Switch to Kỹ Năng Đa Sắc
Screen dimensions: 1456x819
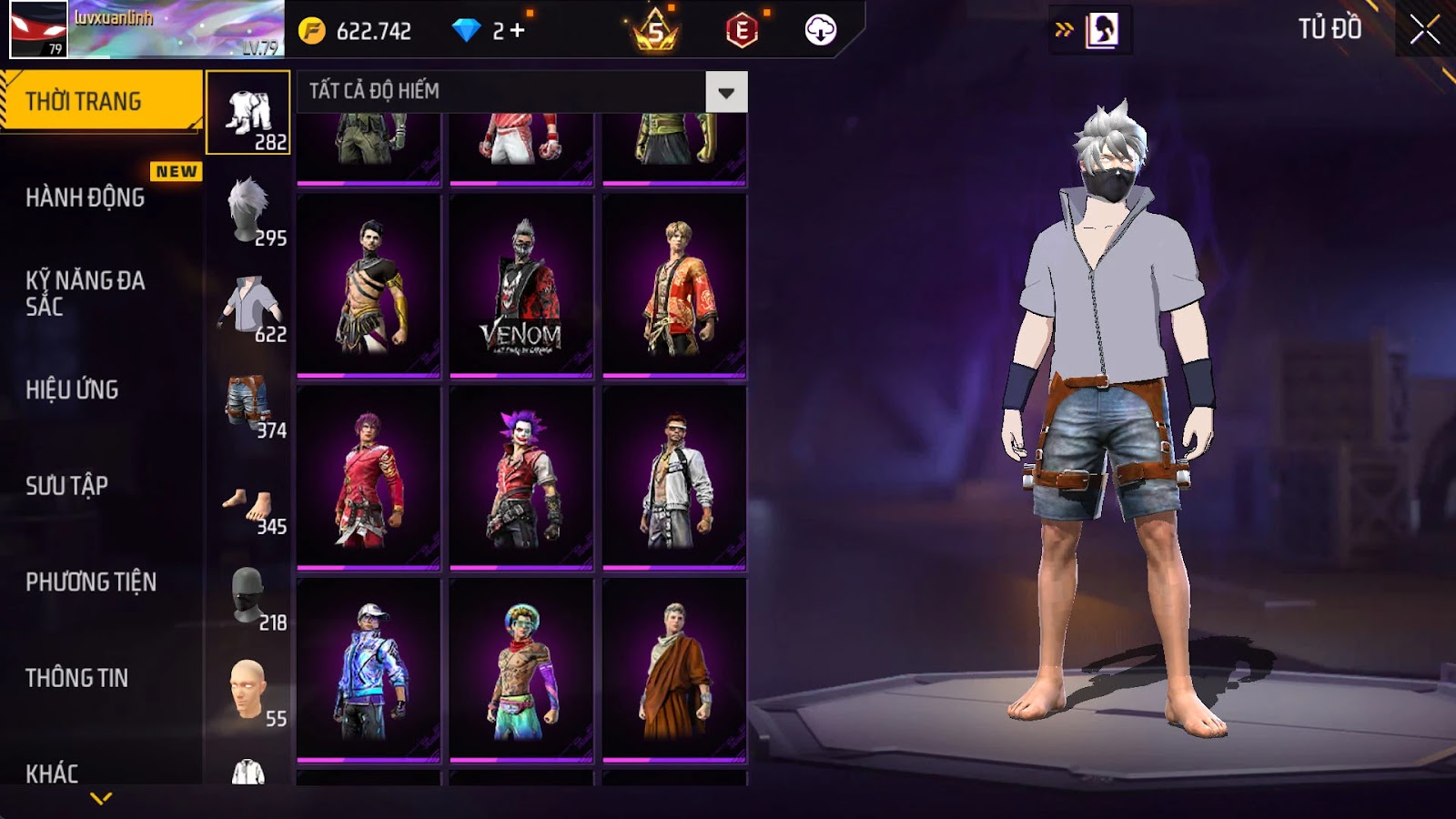tap(86, 293)
